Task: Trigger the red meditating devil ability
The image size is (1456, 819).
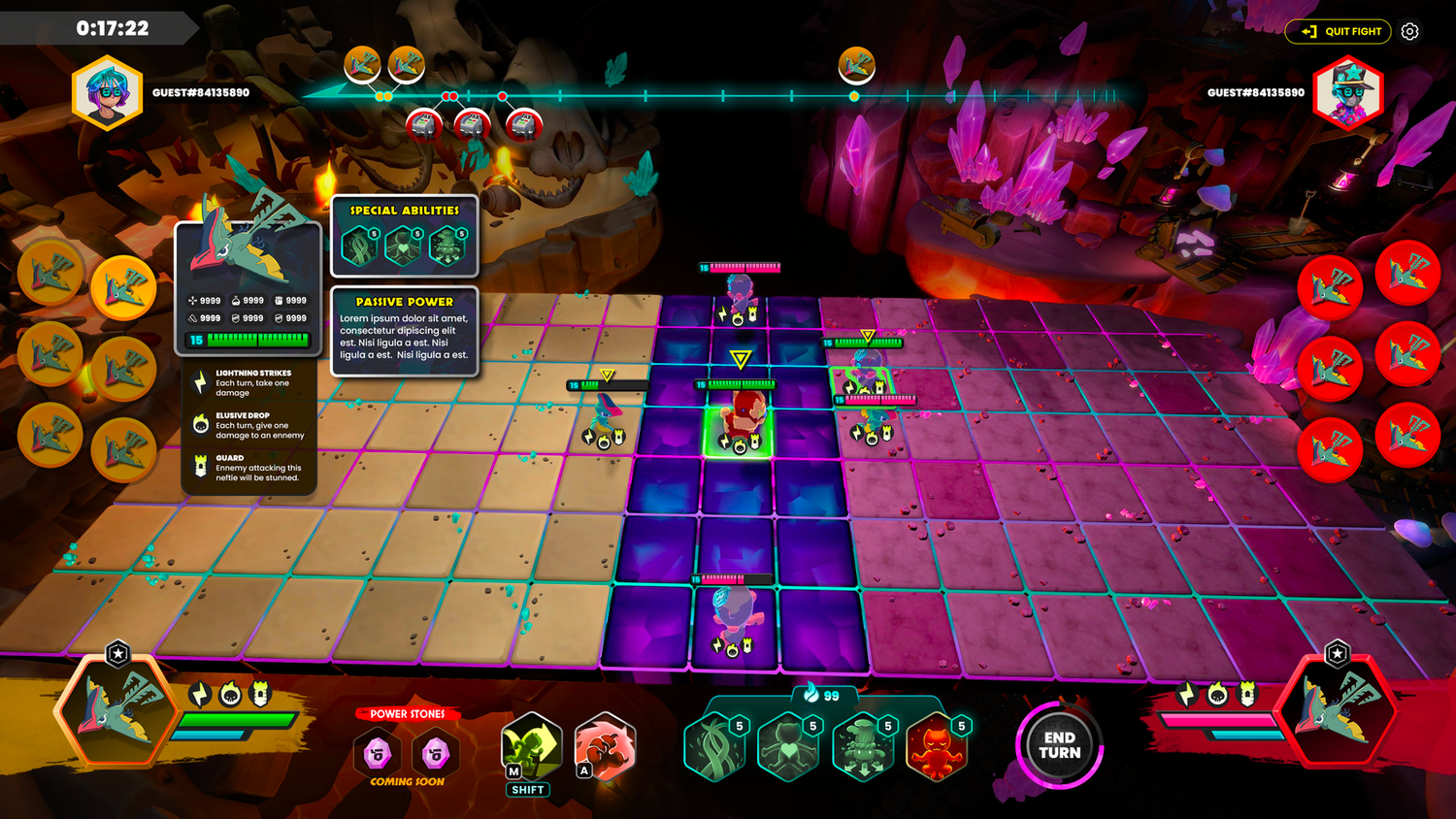Action: point(937,747)
